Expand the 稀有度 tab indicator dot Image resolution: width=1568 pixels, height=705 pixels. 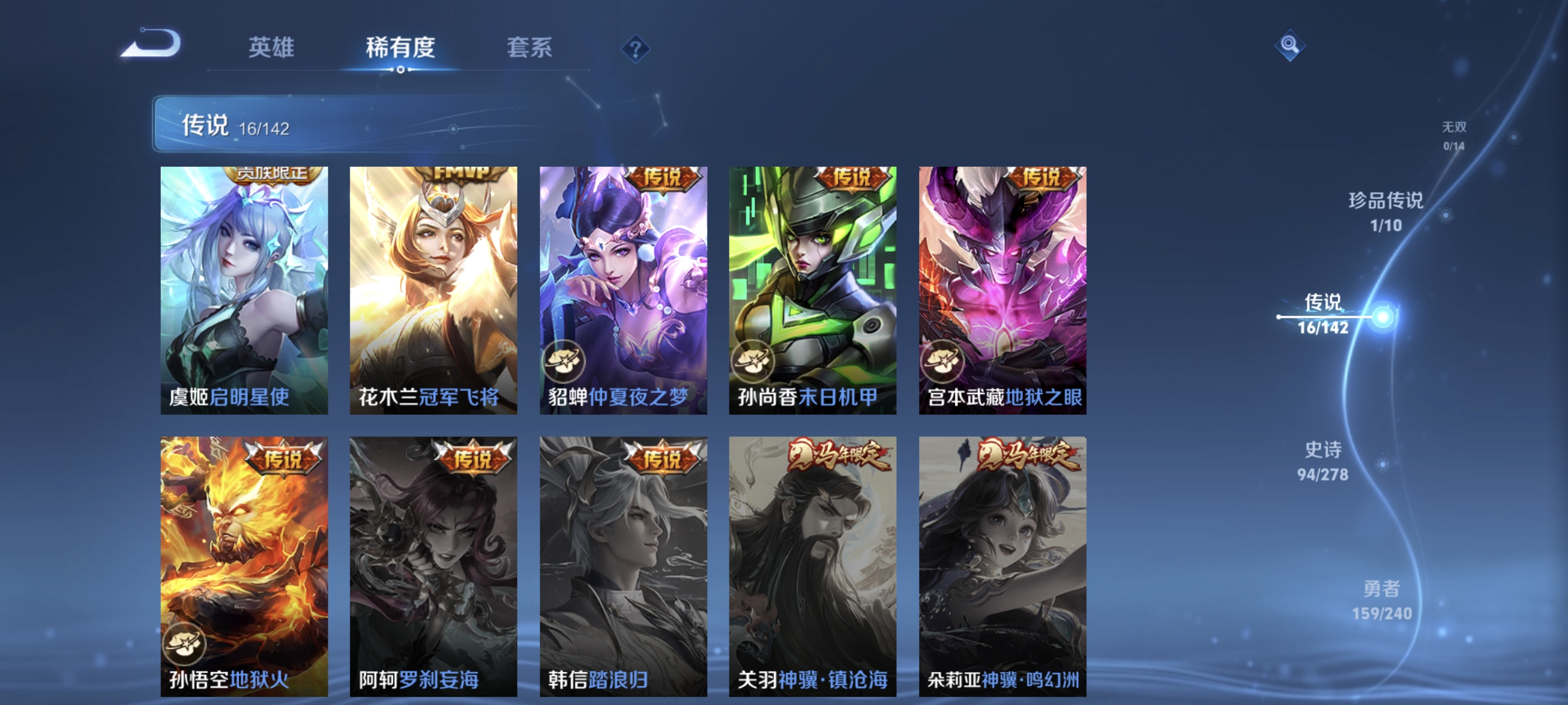(401, 70)
